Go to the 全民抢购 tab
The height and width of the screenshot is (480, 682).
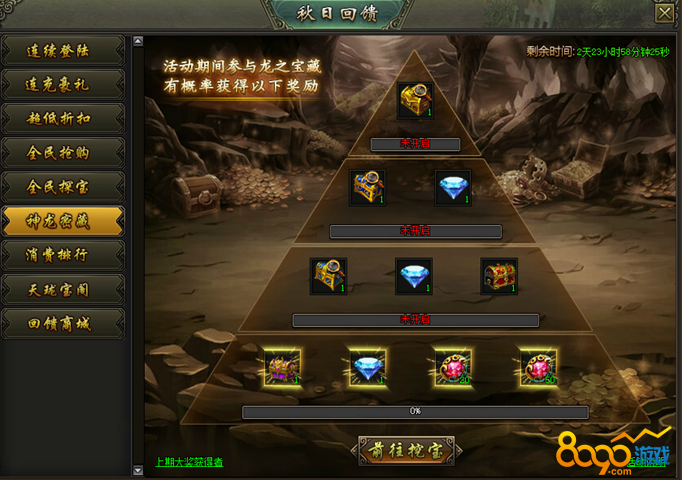[x=63, y=152]
